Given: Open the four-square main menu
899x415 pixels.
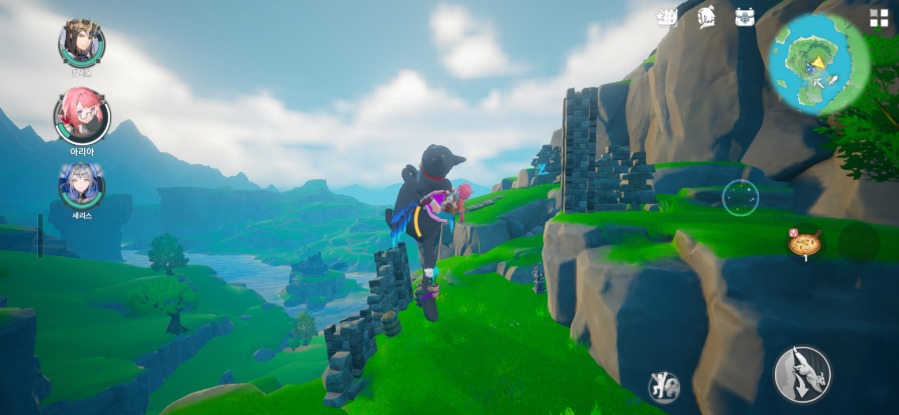Looking at the screenshot, I should click(878, 17).
